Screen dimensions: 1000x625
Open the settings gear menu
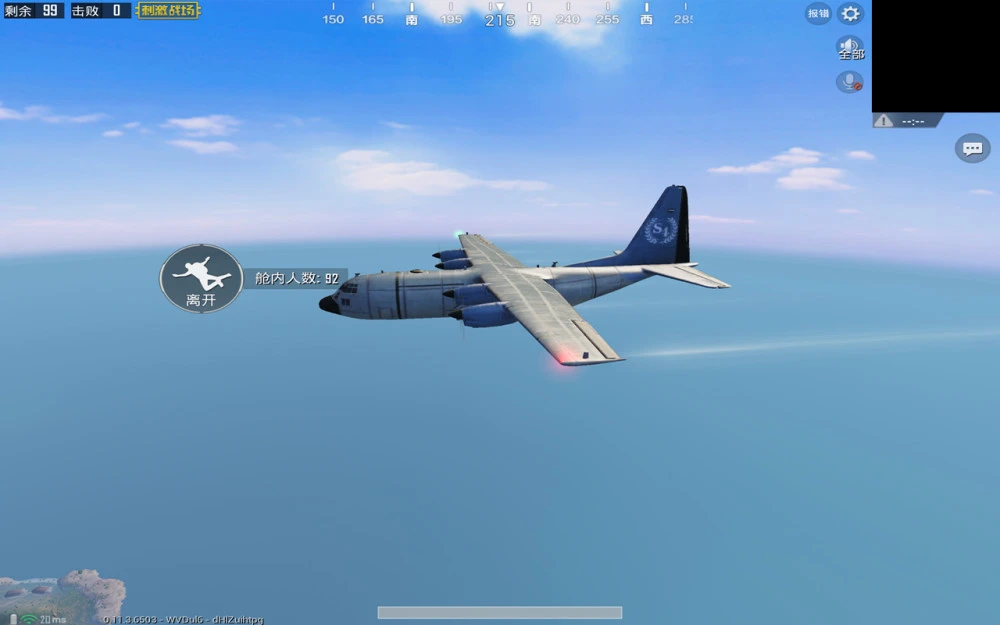tap(850, 14)
